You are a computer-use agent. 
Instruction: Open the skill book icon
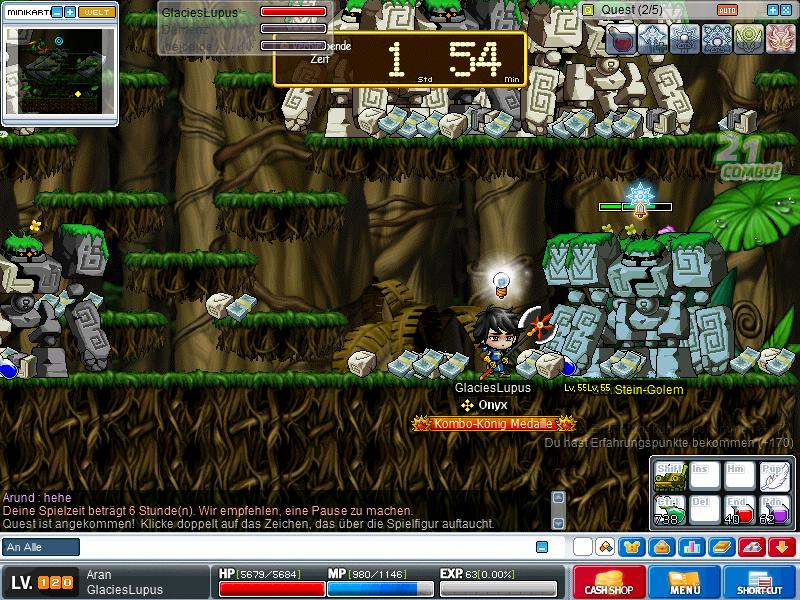click(720, 547)
